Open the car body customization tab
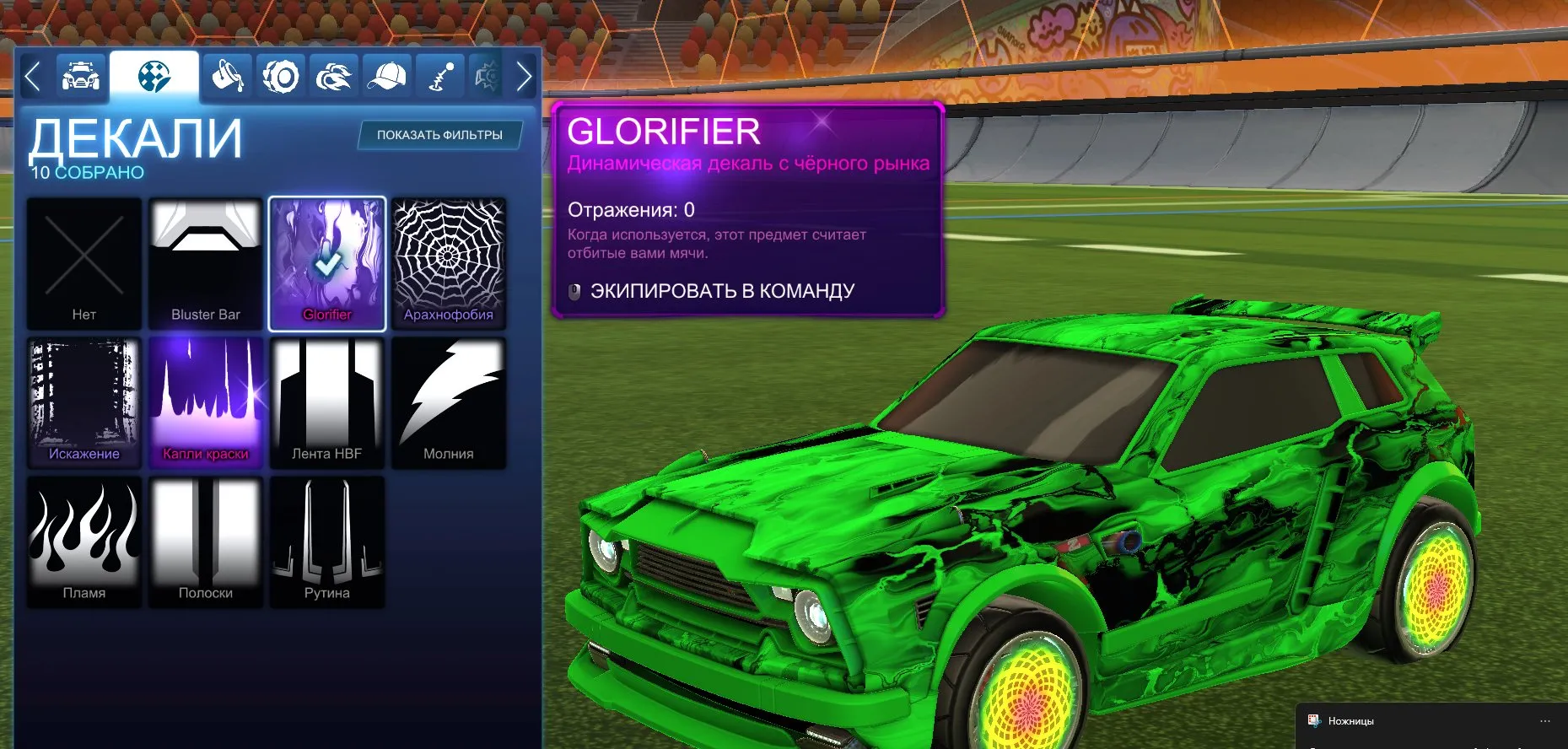This screenshot has width=1568, height=749. (x=81, y=75)
